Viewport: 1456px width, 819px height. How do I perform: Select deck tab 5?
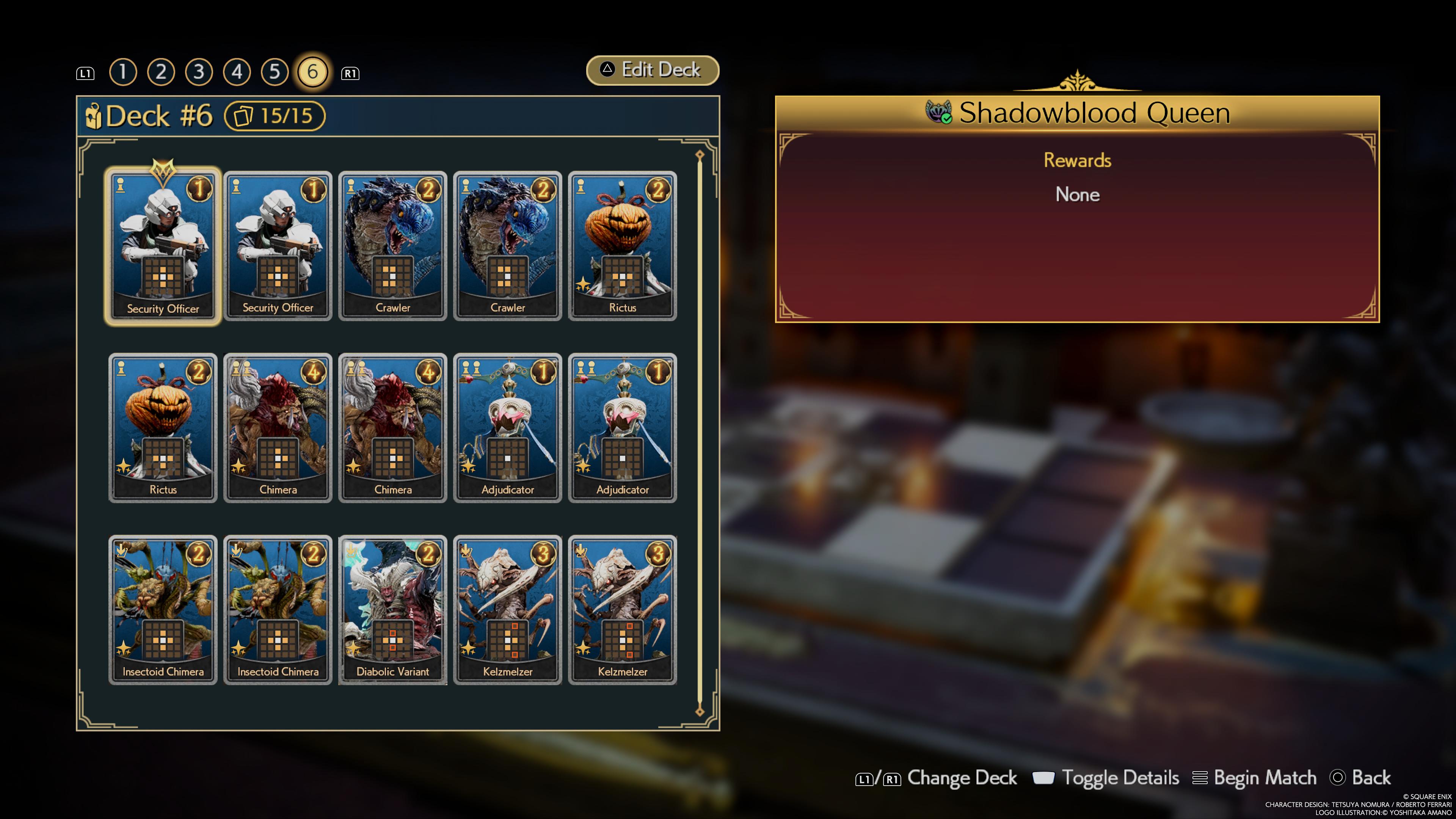(275, 72)
